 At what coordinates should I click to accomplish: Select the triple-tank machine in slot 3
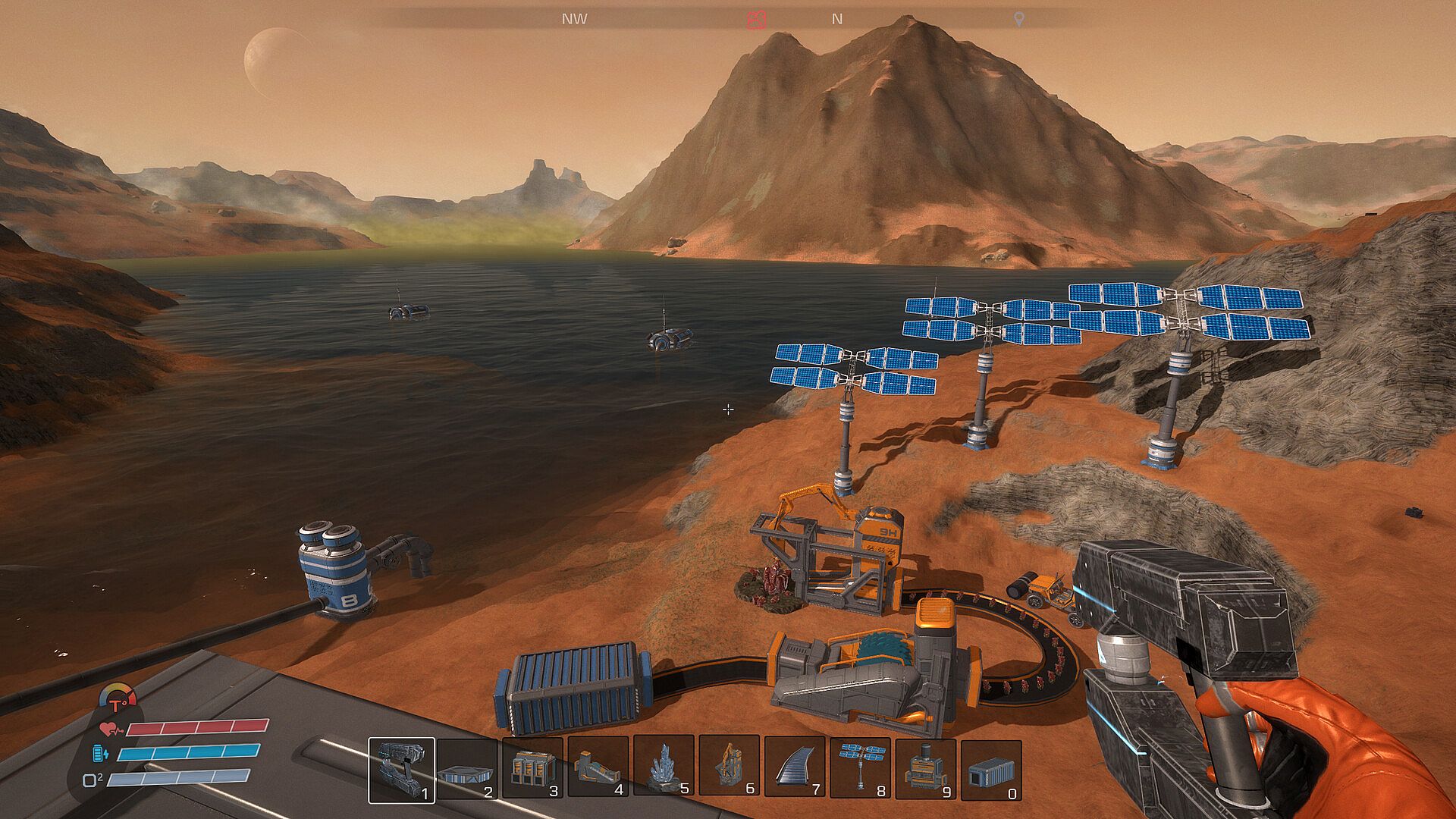(x=532, y=769)
